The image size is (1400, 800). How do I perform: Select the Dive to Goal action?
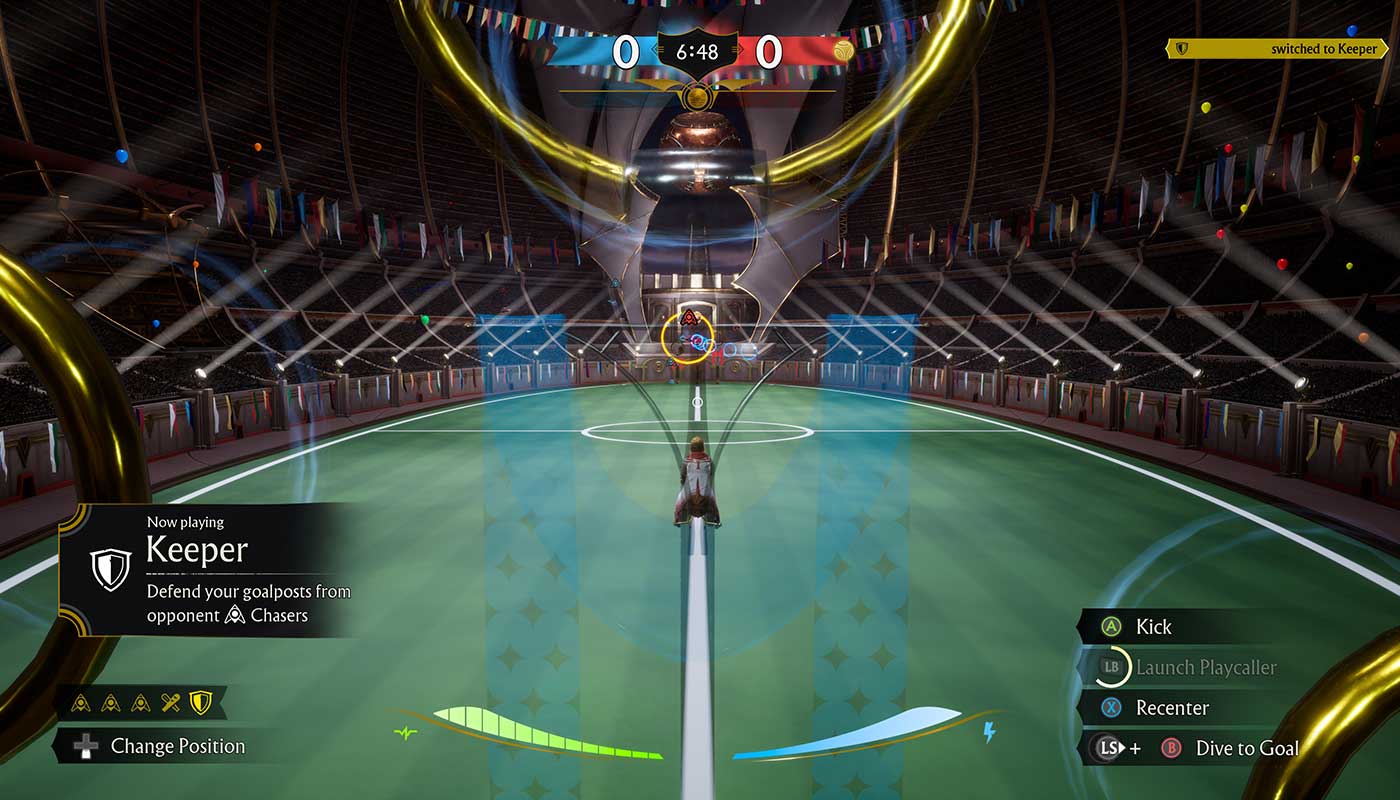1245,748
